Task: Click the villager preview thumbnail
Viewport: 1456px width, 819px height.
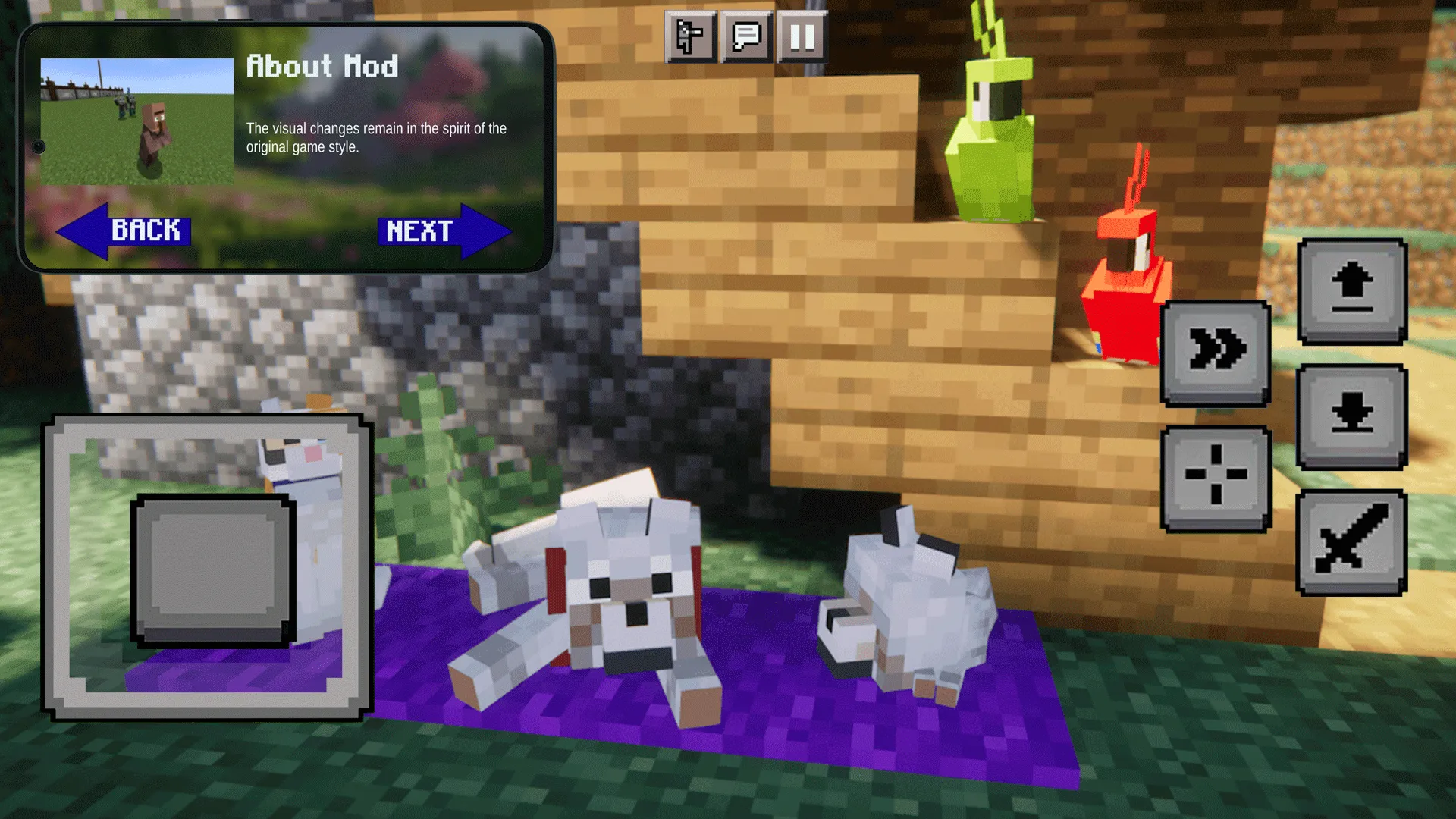Action: 136,121
